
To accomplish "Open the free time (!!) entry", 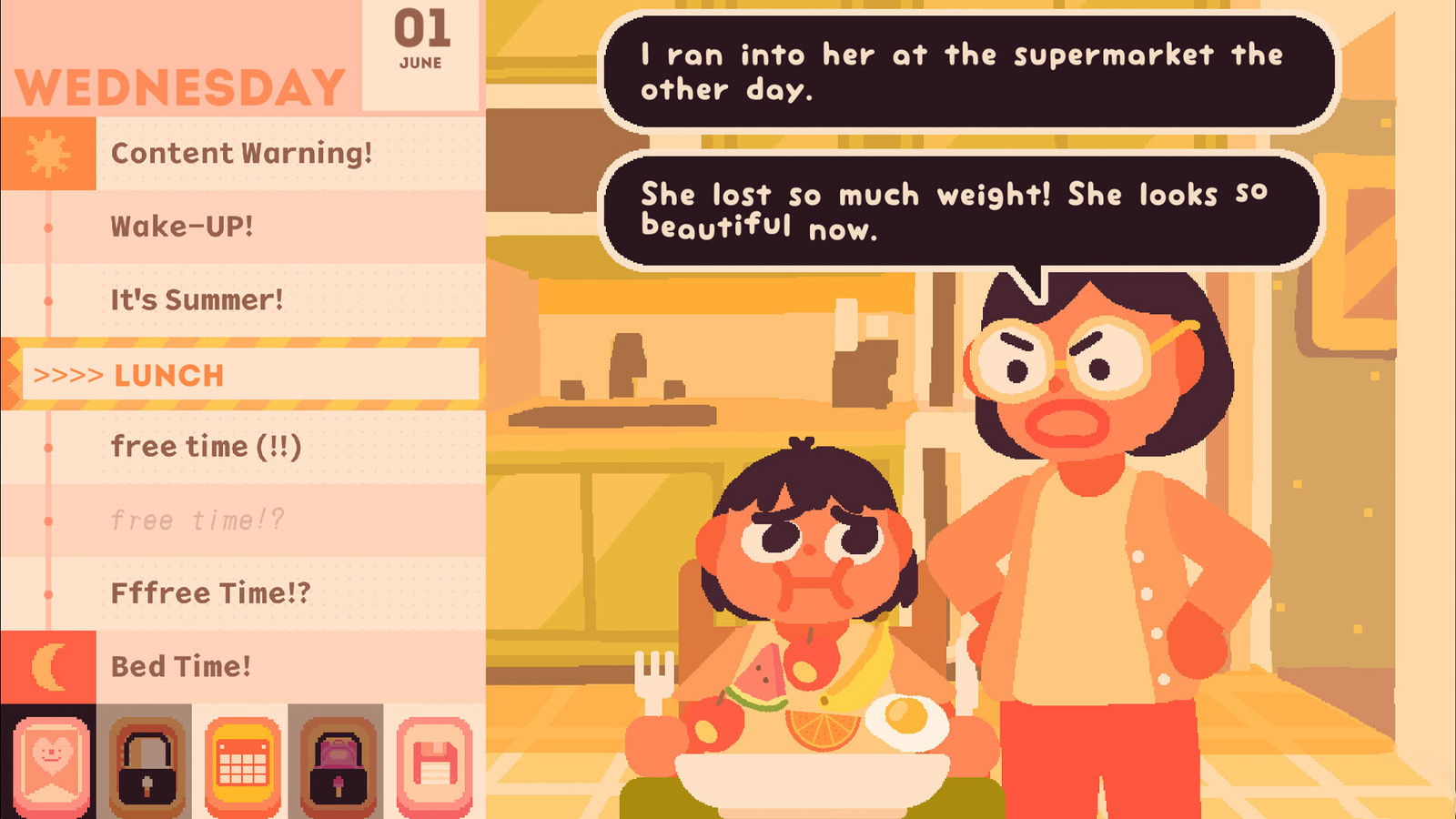I will coord(206,447).
